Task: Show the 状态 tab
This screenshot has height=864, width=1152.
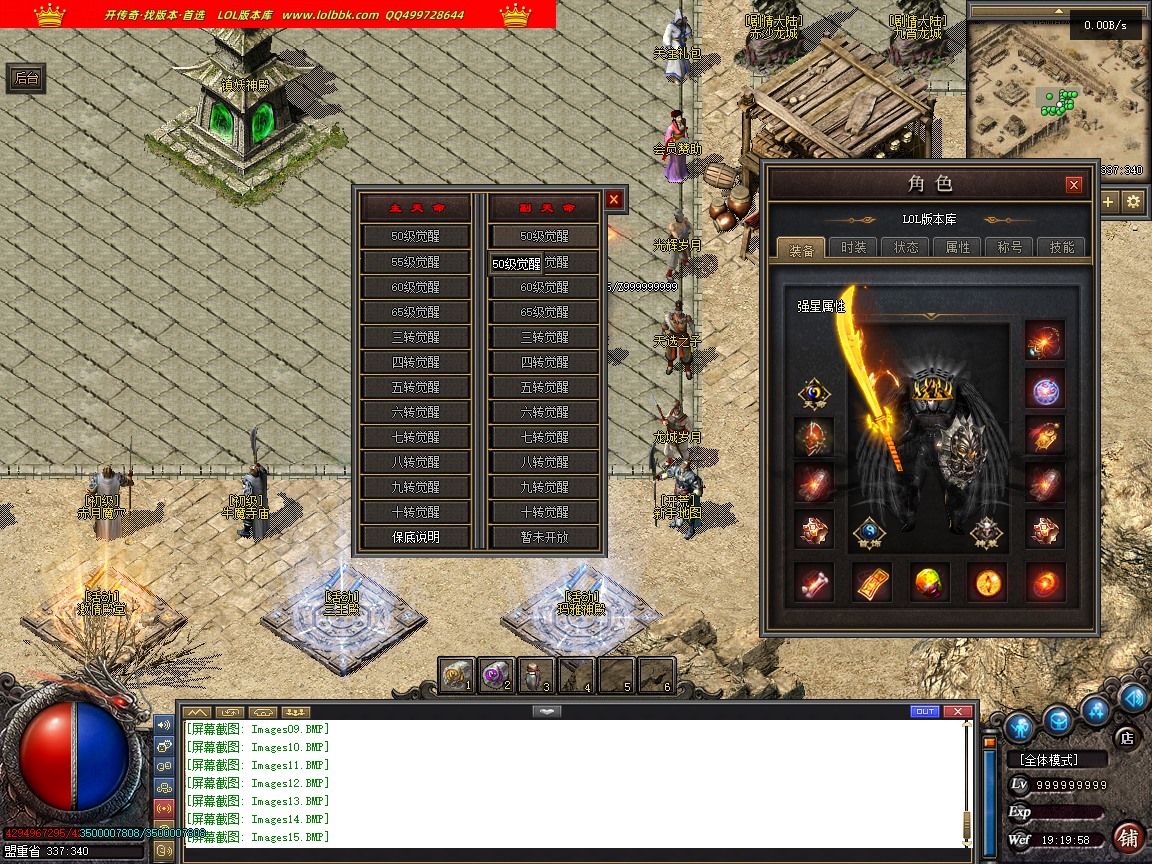Action: click(x=906, y=248)
